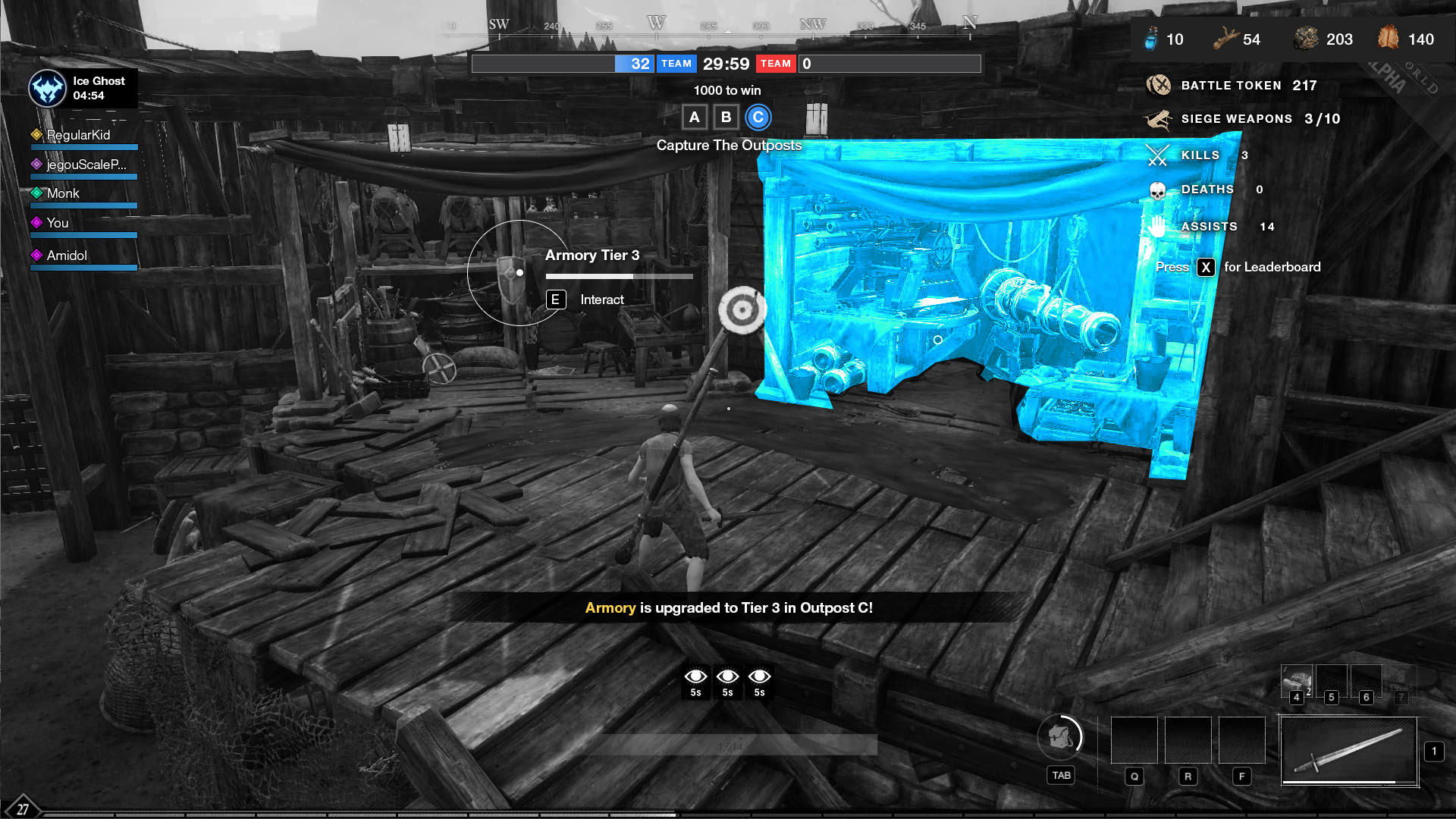The height and width of the screenshot is (819, 1456).
Task: Select the captured outpost C indicator
Action: [758, 118]
